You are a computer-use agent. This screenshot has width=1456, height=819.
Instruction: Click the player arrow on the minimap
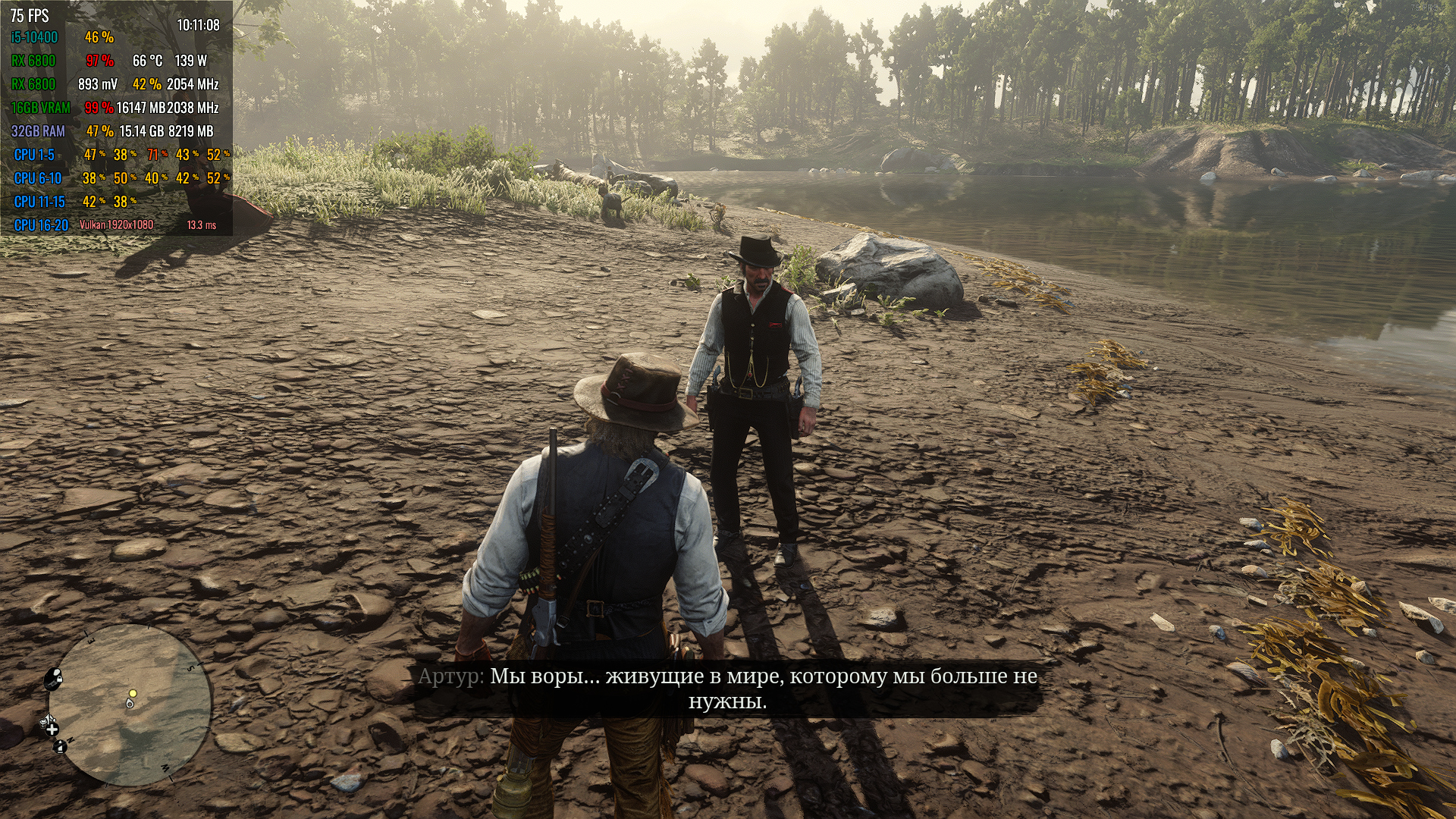pos(130,704)
